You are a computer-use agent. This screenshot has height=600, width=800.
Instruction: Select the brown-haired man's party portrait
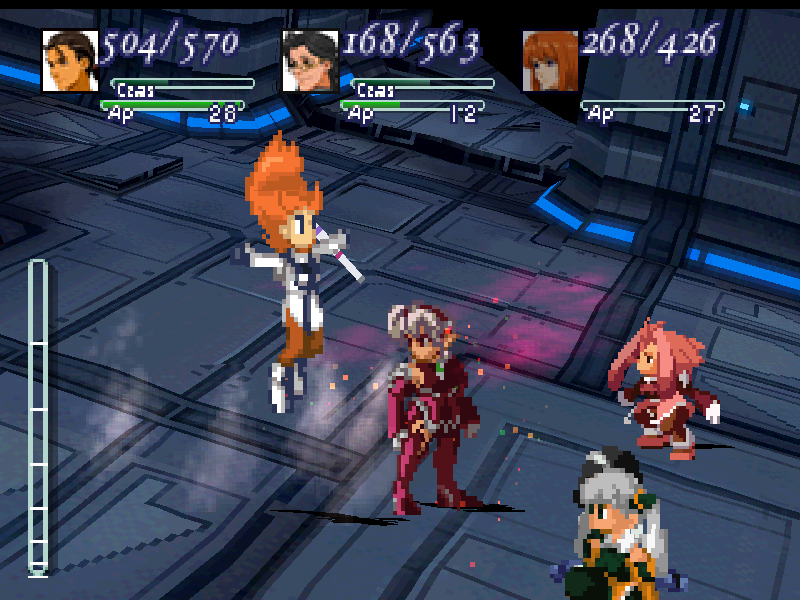coord(69,61)
